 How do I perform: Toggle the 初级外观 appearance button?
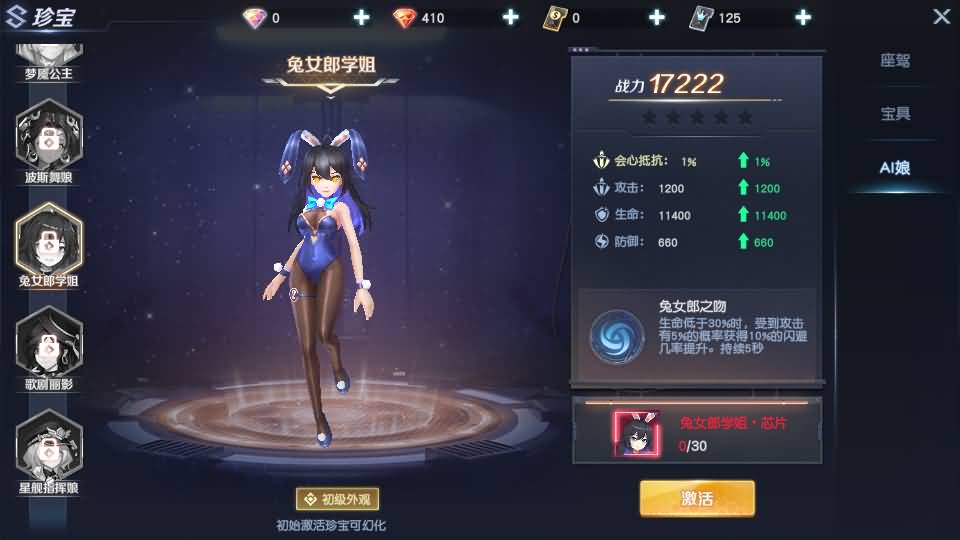click(x=337, y=499)
